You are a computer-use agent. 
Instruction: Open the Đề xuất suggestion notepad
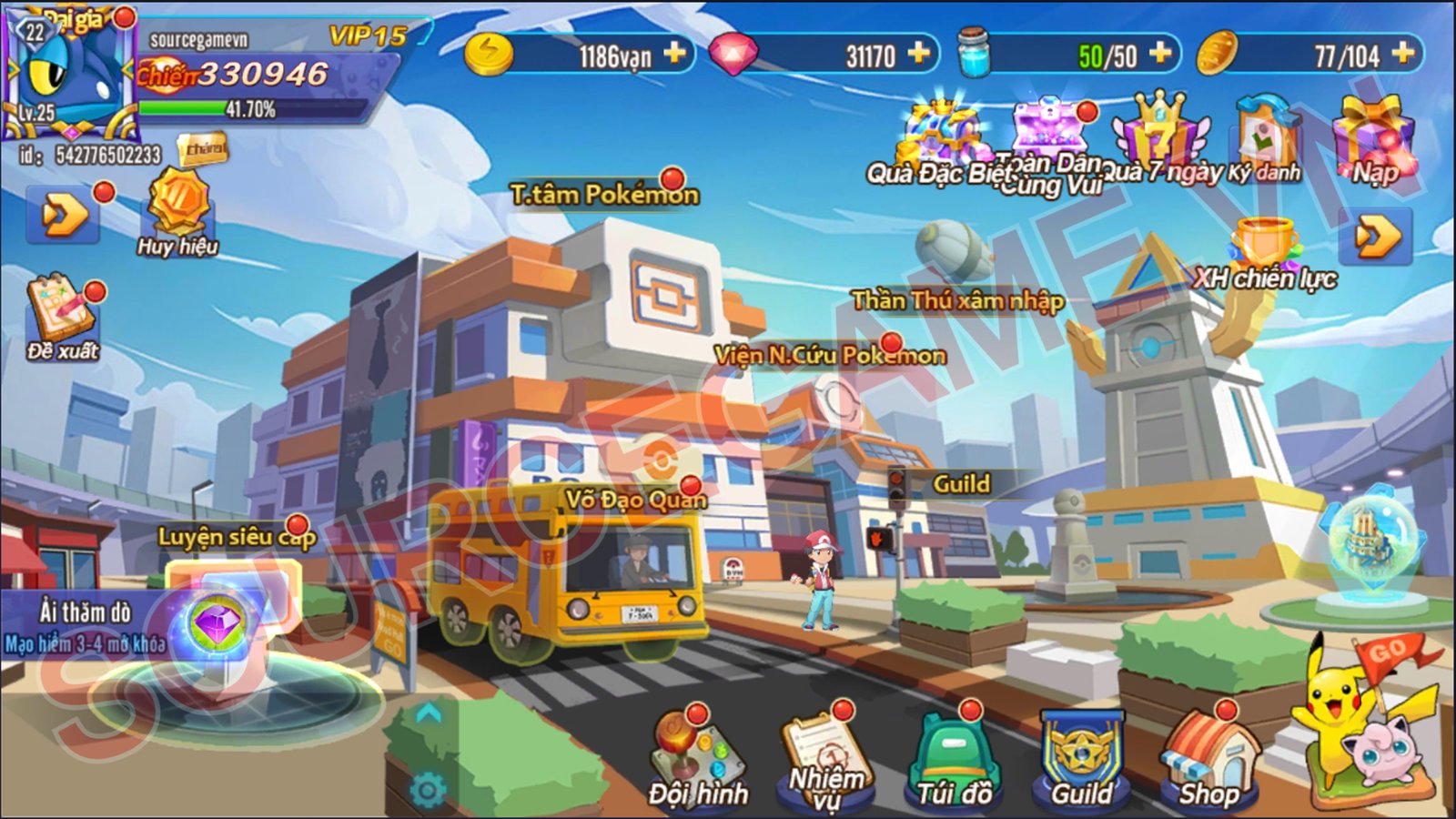coord(62,317)
